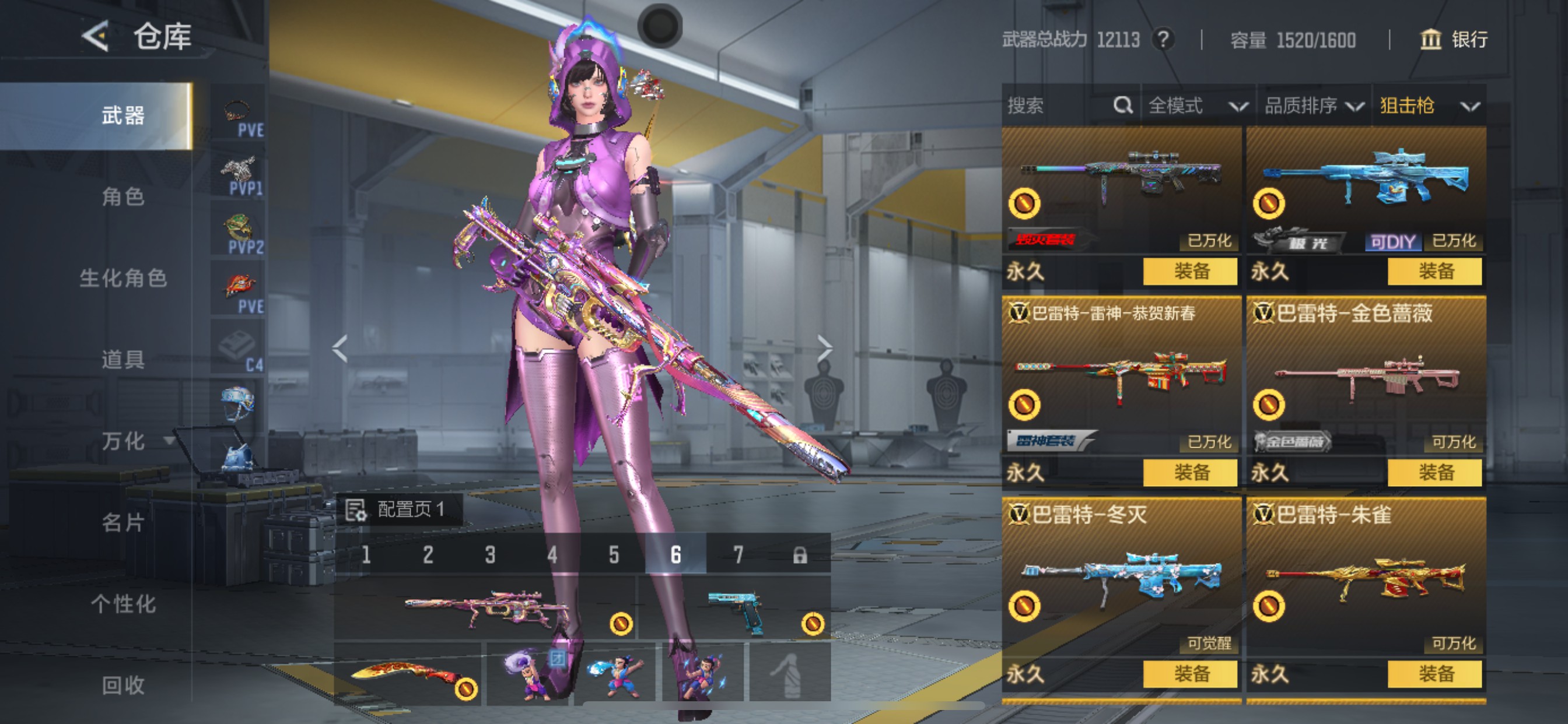1568x724 pixels.
Task: Open the 名片 name card category
Action: (x=123, y=522)
